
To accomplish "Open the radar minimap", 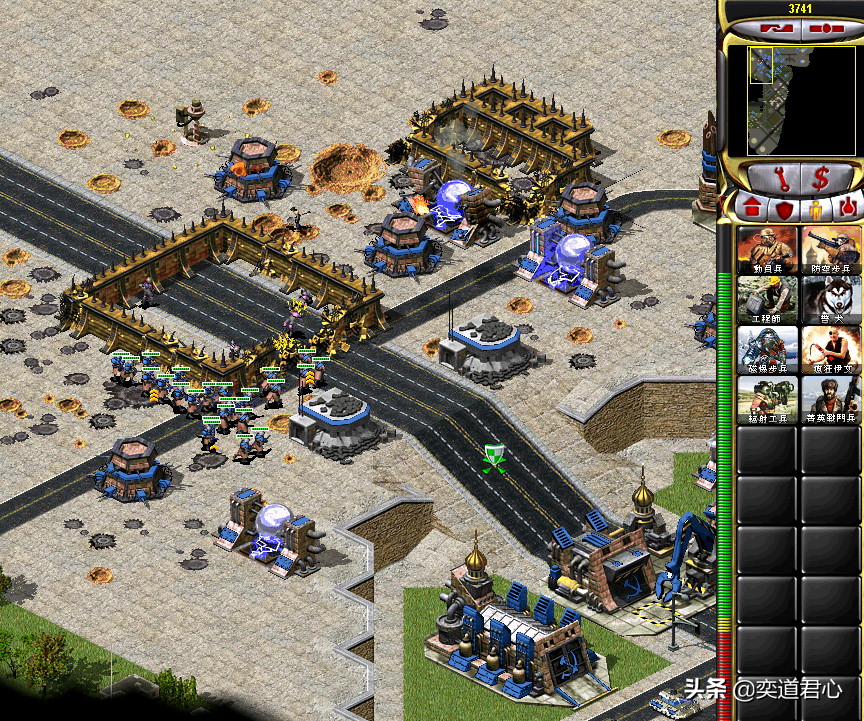I will [x=790, y=98].
